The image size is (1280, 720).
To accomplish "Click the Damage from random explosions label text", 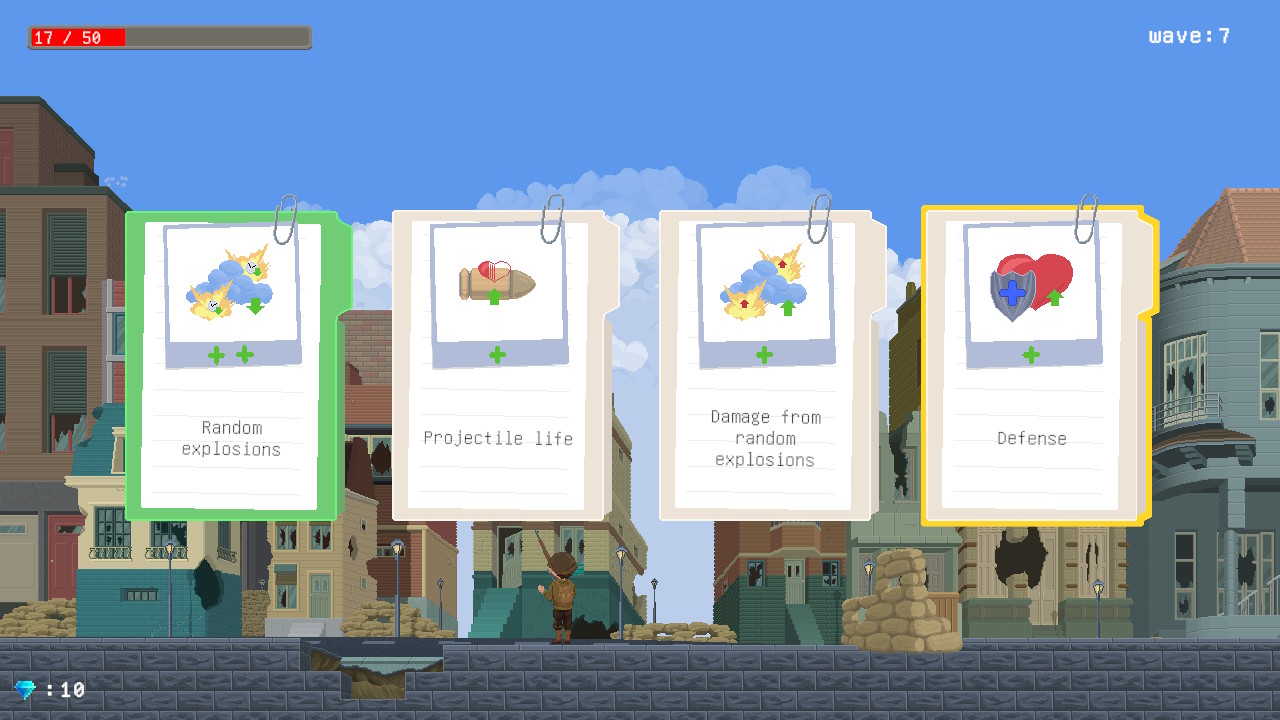I will (x=764, y=438).
